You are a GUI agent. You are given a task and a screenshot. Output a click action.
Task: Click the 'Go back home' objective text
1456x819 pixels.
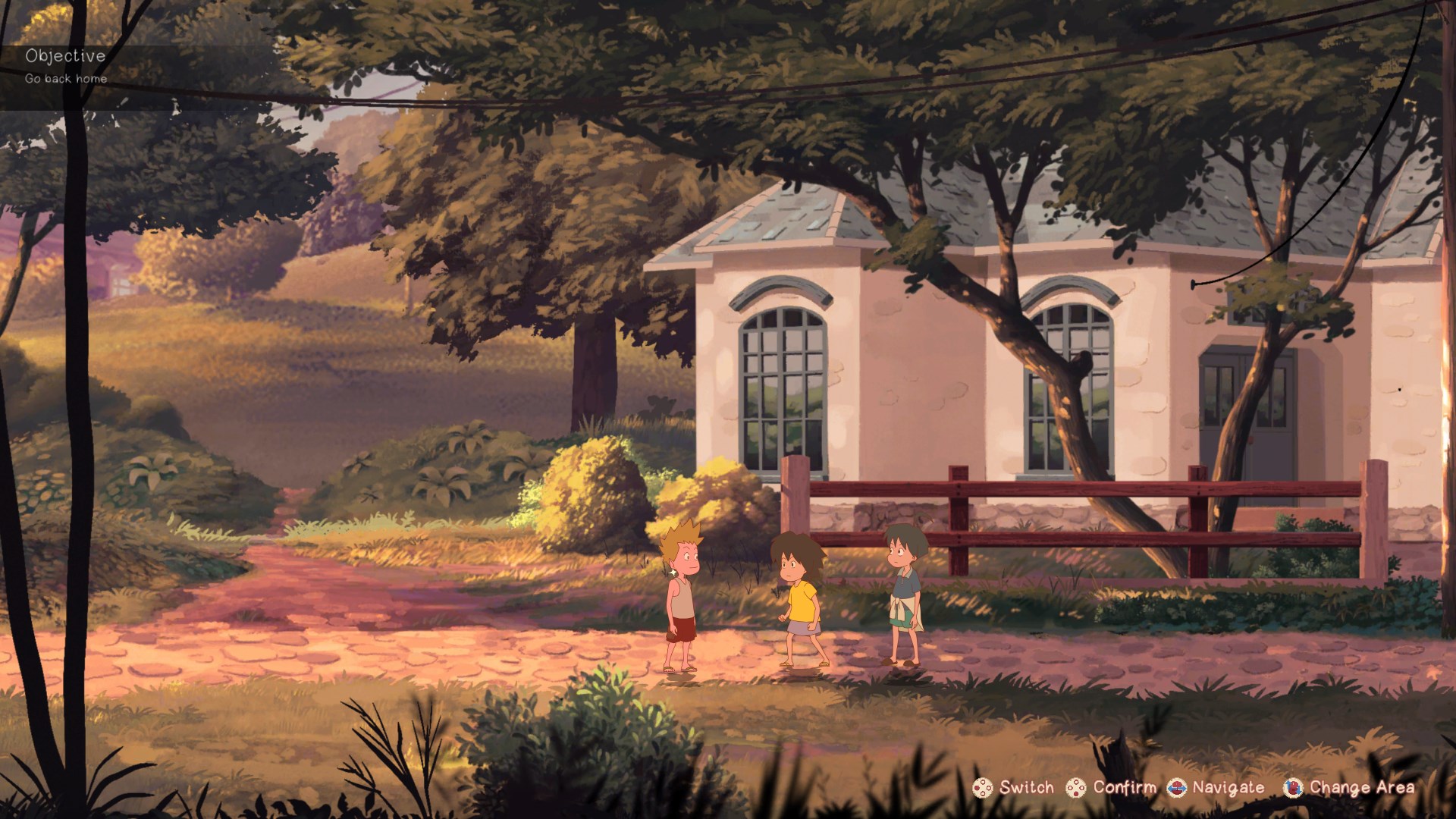coord(67,77)
